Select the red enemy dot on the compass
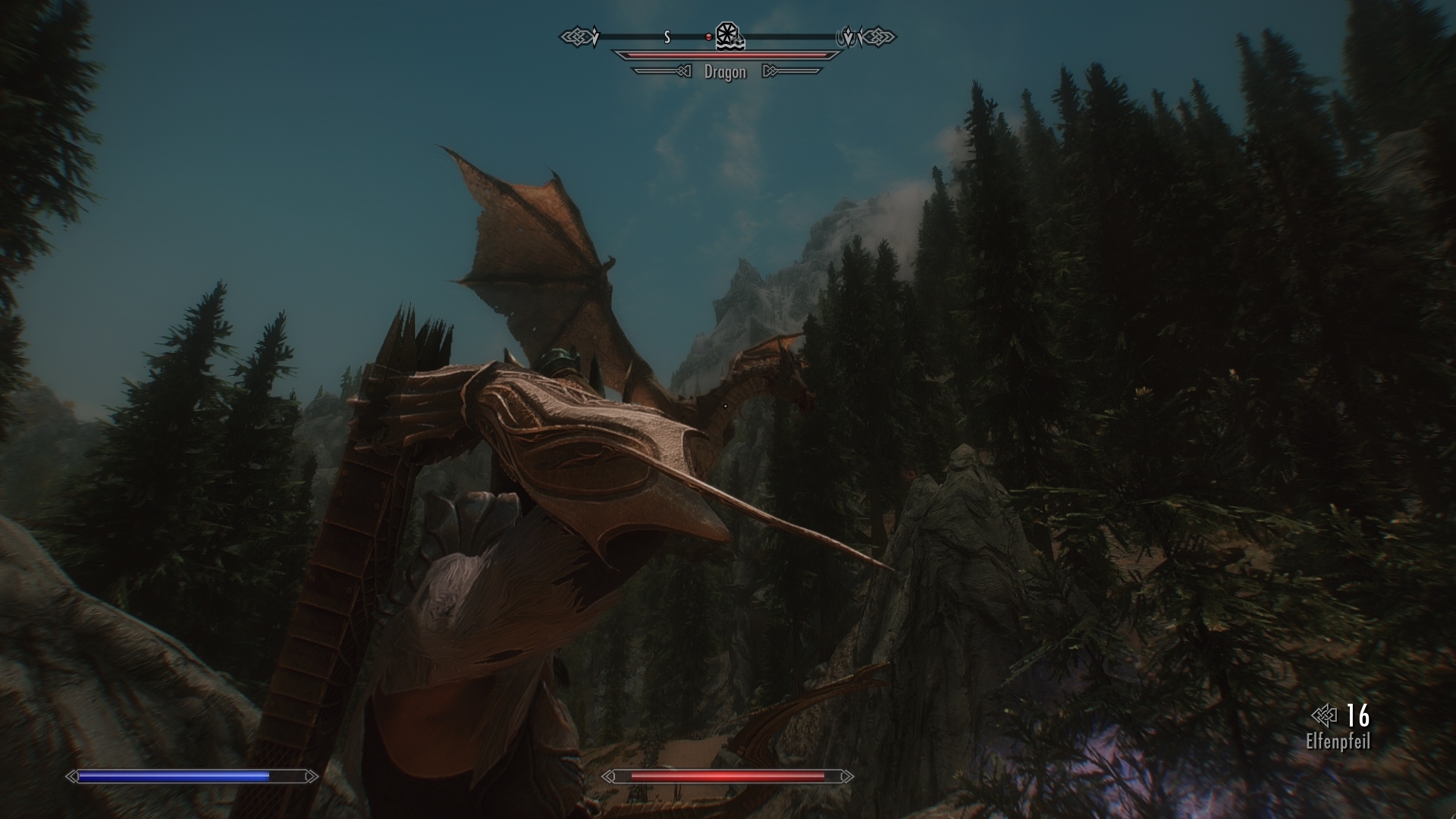Viewport: 1456px width, 819px height. [709, 36]
